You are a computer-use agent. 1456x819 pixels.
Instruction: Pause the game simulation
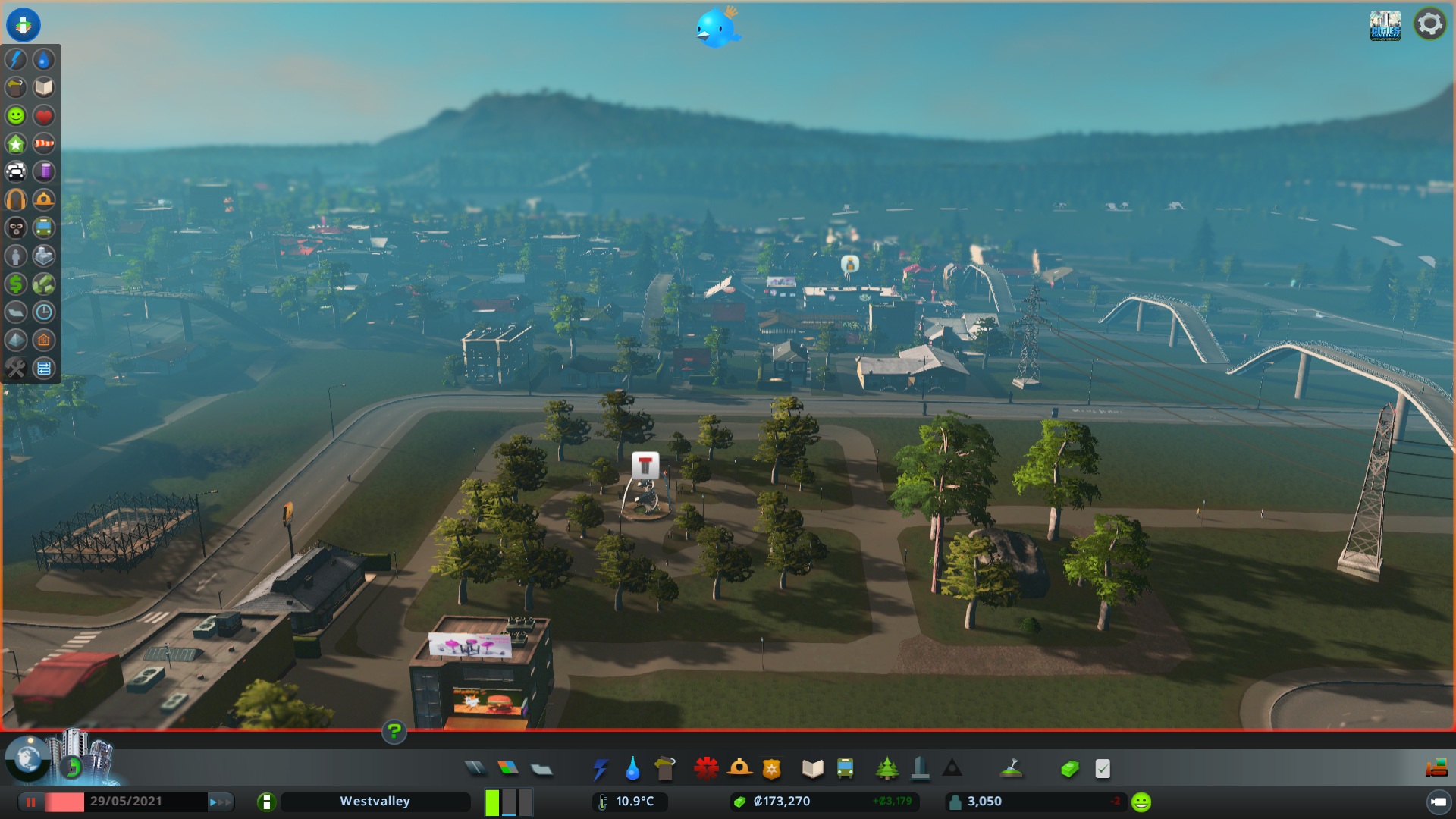(x=30, y=802)
